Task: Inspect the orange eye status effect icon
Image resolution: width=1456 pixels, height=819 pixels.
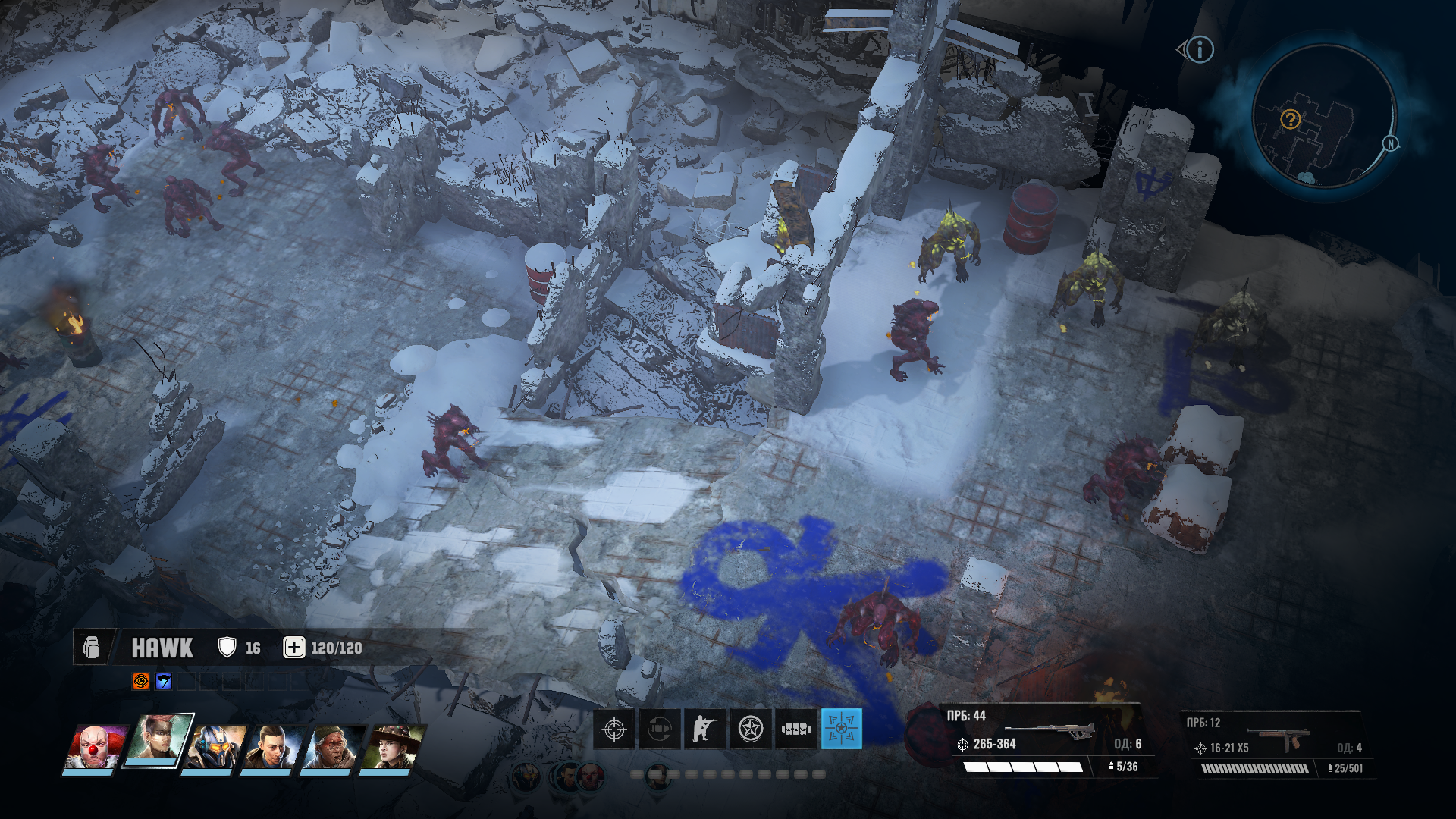Action: (141, 681)
